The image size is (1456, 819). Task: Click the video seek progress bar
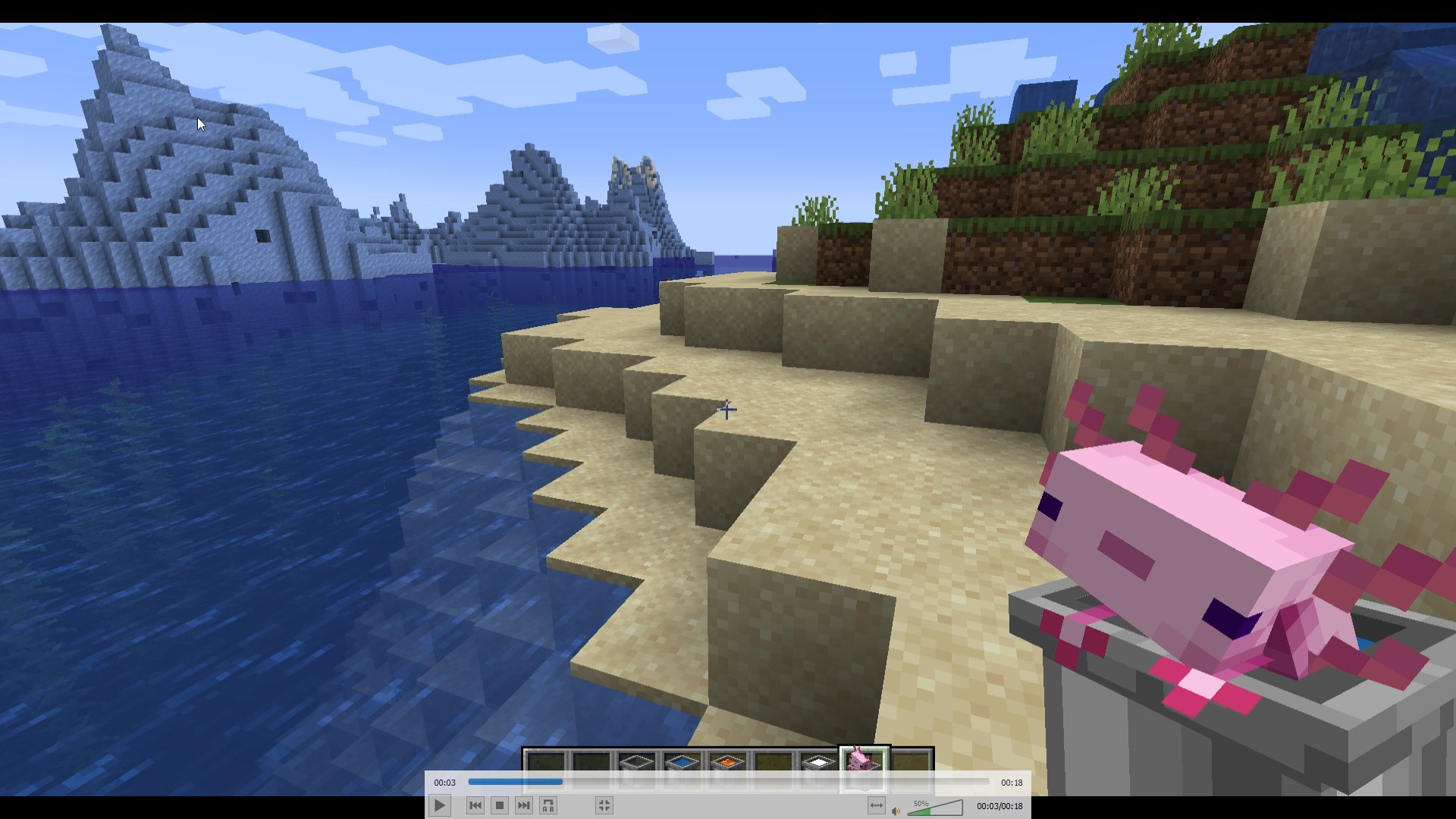[x=728, y=782]
